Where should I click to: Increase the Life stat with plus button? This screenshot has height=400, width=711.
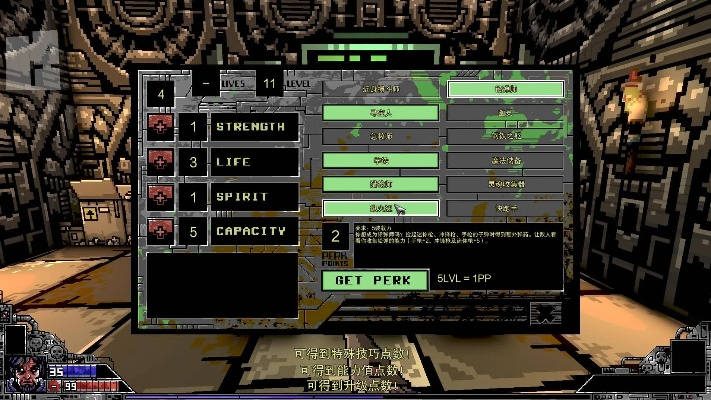click(x=159, y=161)
